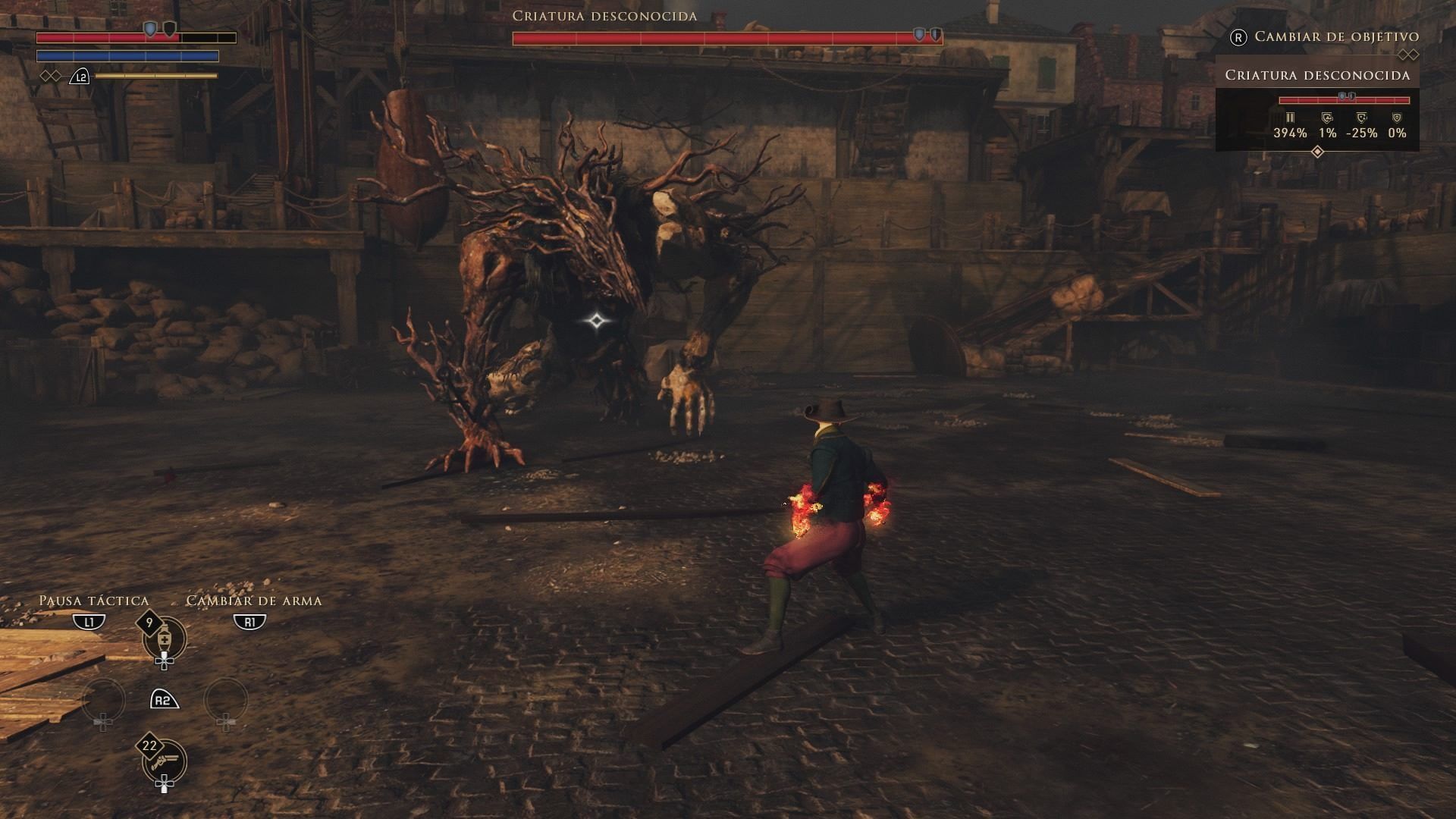
Task: Use the health potion quick slot
Action: (164, 639)
